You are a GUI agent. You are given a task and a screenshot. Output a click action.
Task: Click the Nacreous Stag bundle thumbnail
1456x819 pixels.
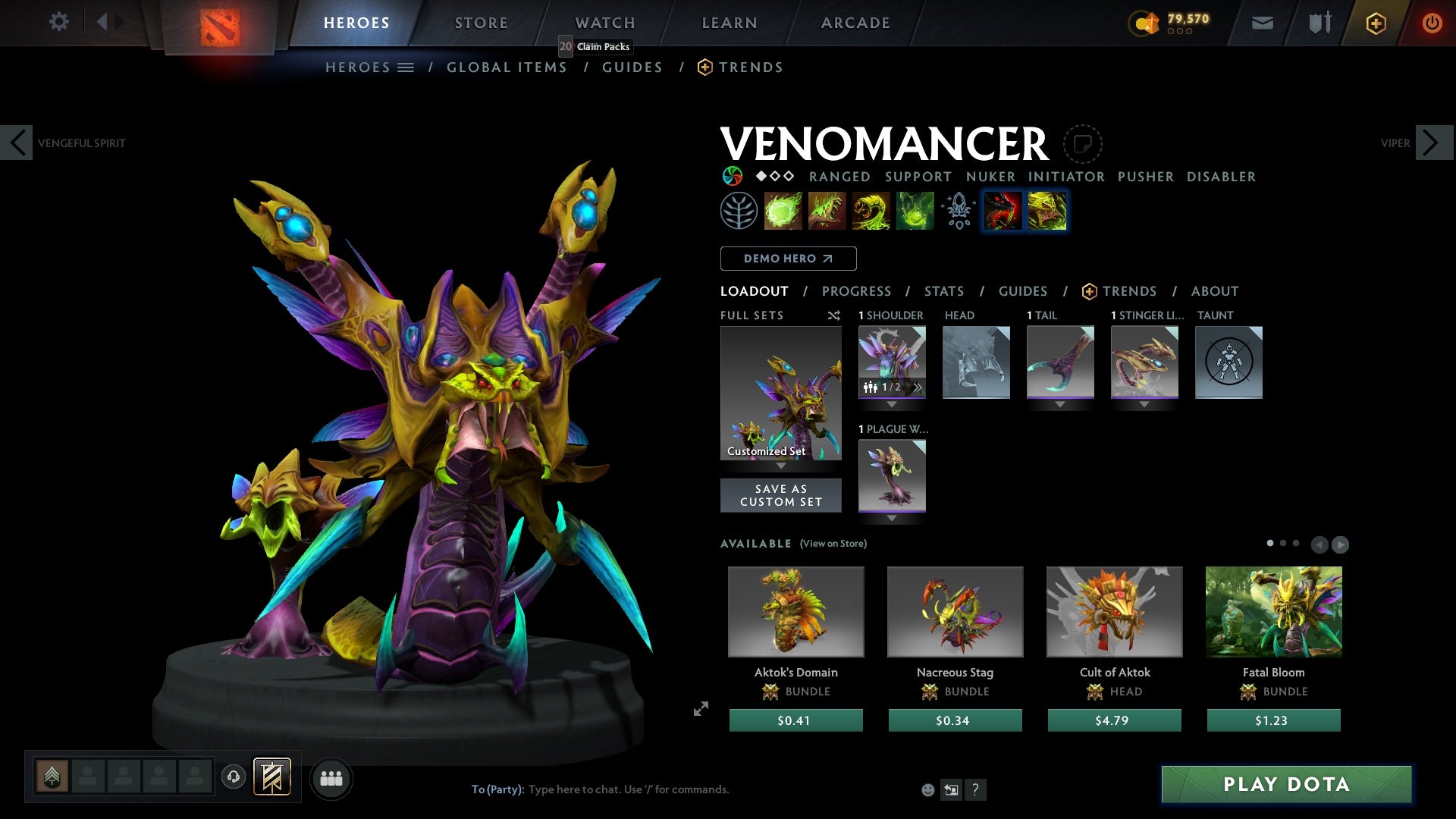pyautogui.click(x=954, y=611)
